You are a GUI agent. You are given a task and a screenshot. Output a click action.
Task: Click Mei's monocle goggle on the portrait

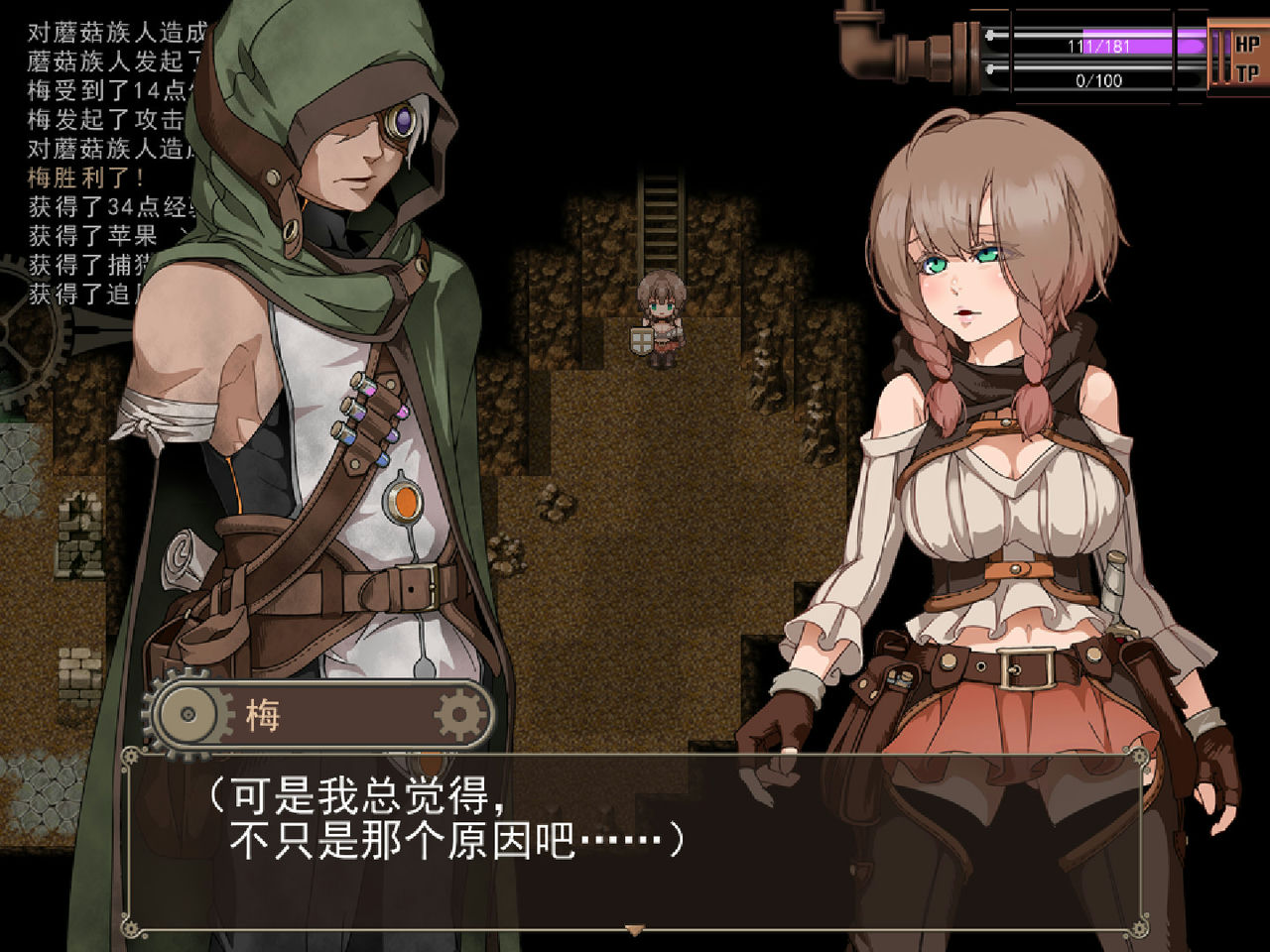tap(401, 121)
